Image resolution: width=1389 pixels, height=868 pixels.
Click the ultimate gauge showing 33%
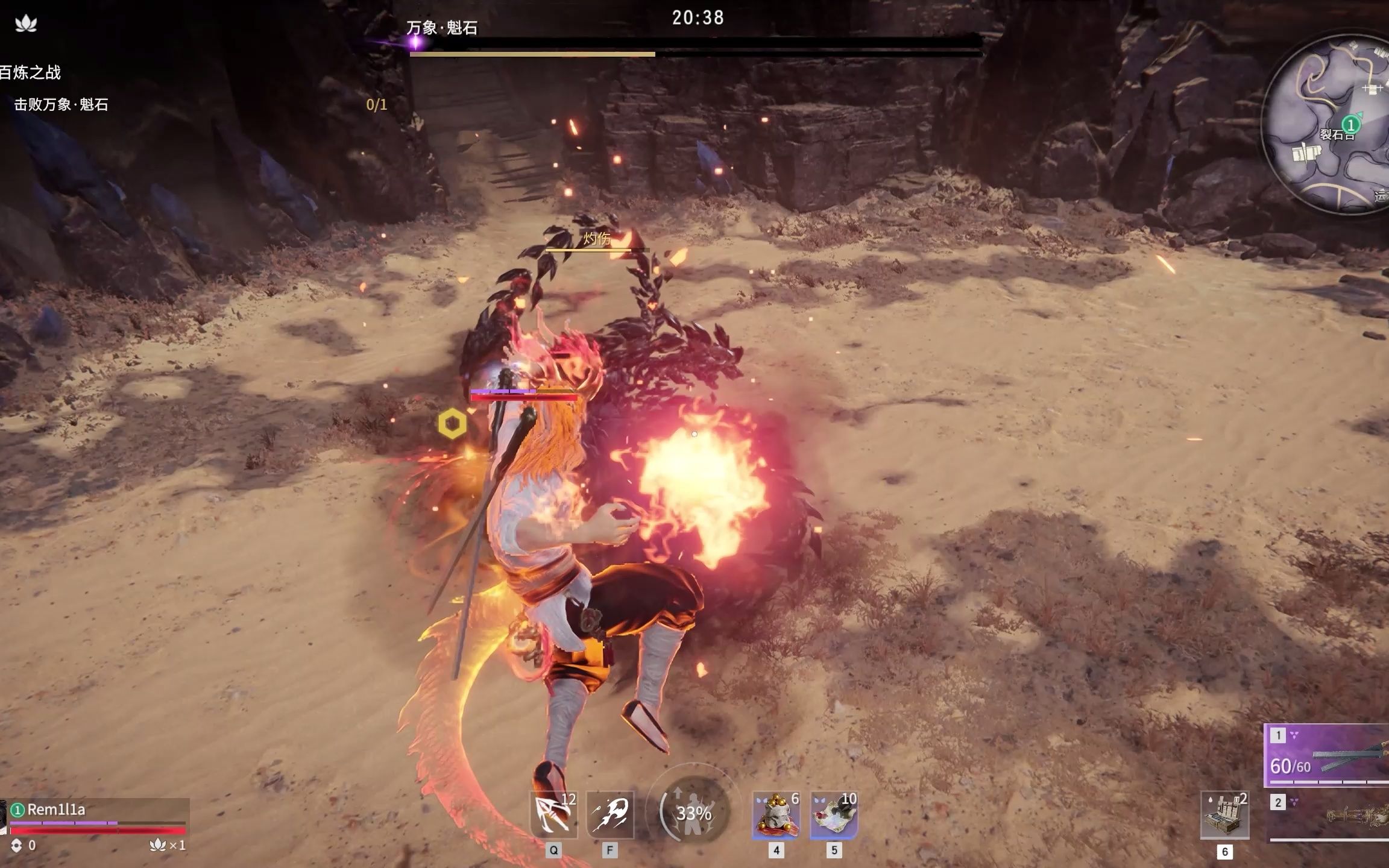point(693,813)
